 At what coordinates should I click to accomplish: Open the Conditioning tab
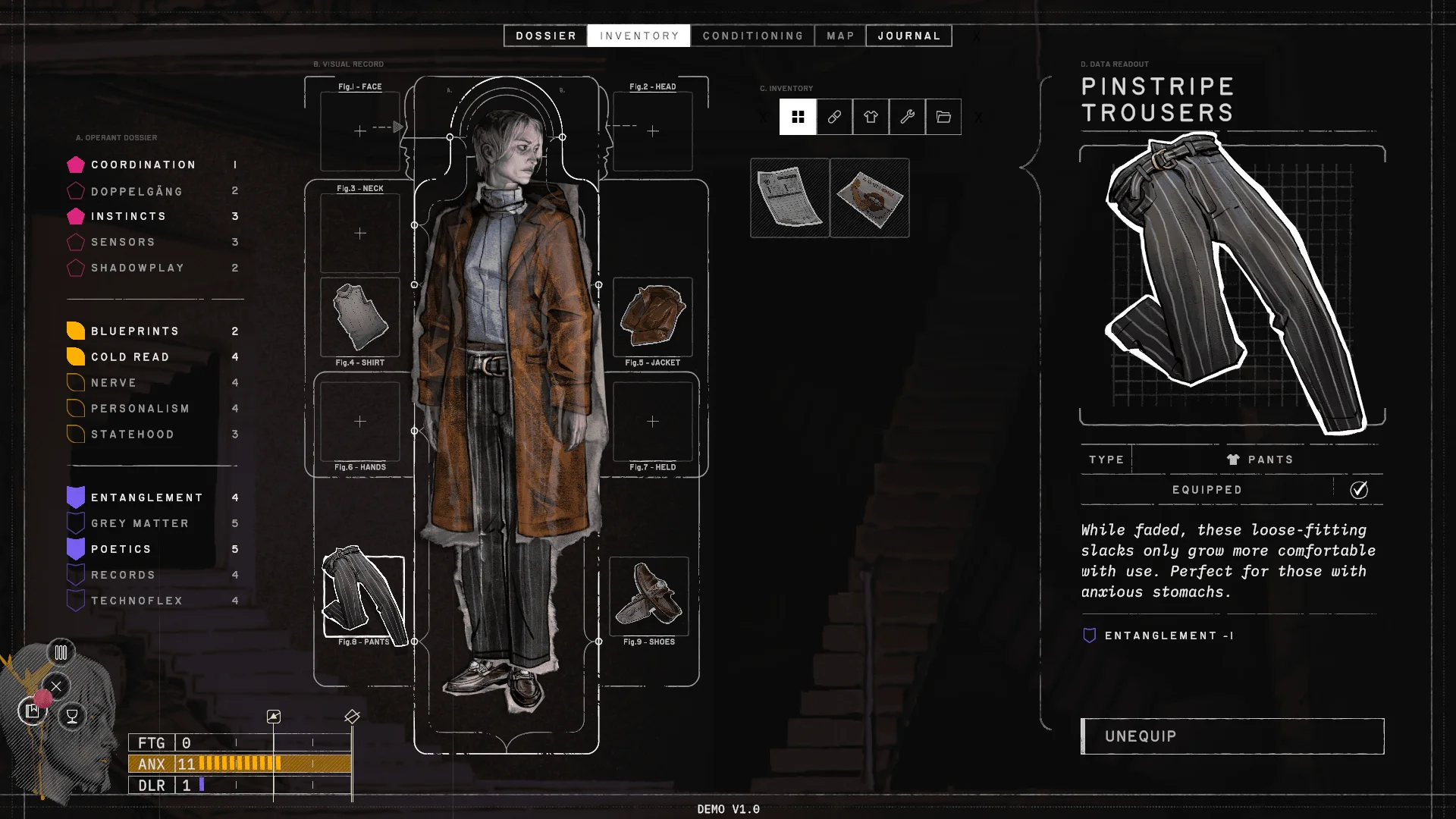tap(752, 36)
